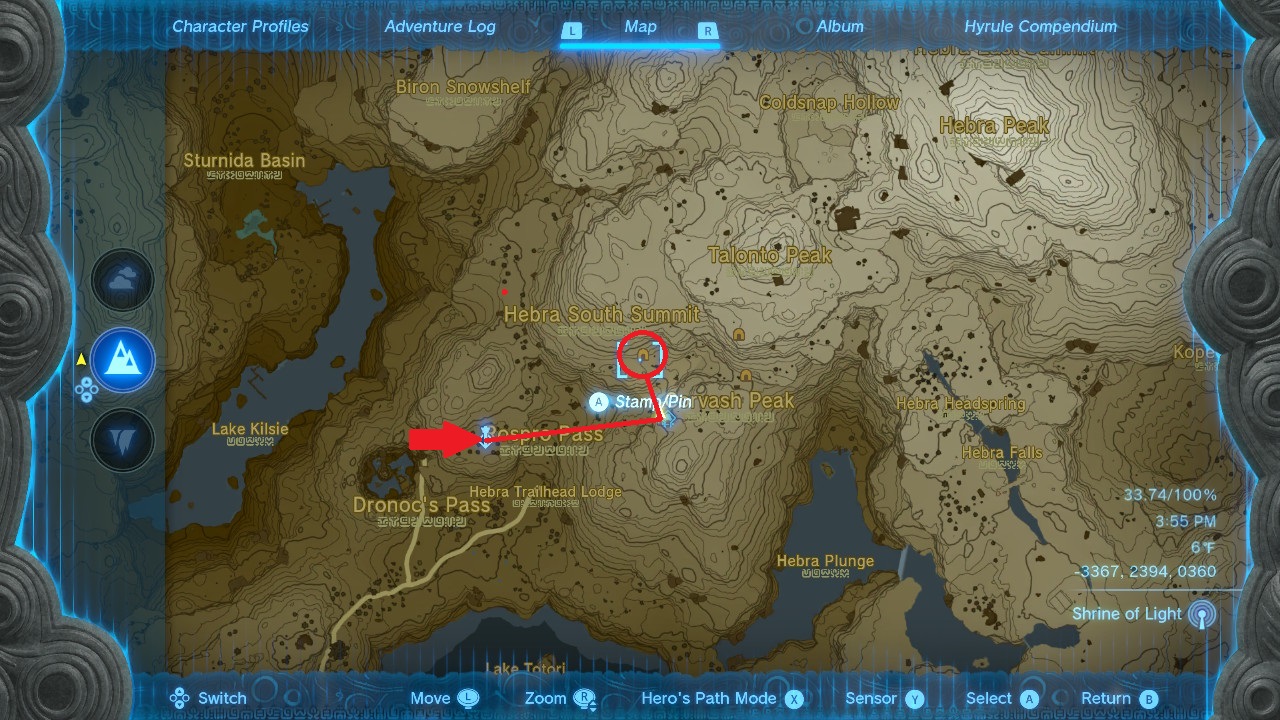Viewport: 1280px width, 720px height.
Task: Open the Adventure Log tab
Action: pos(440,27)
